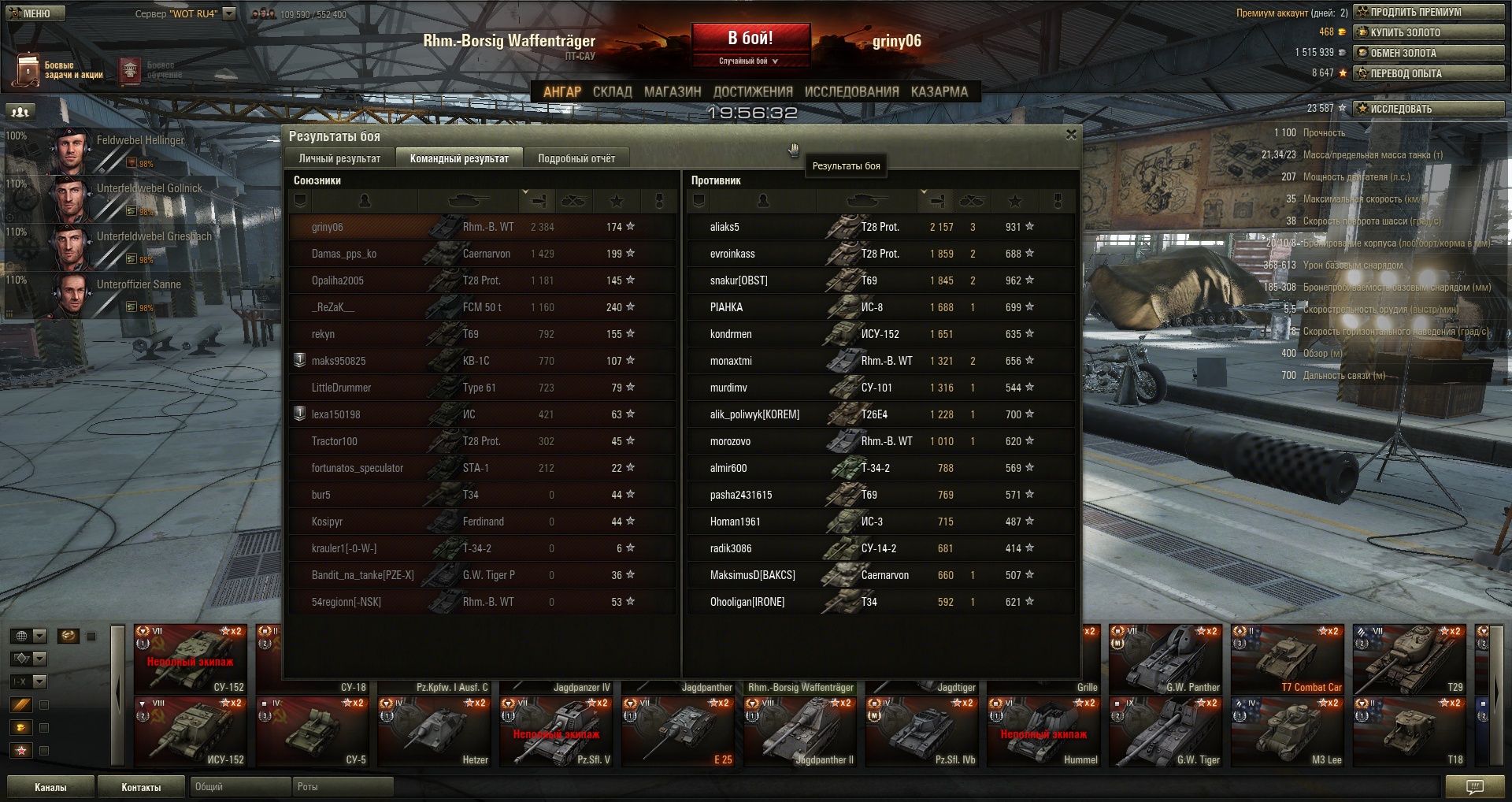Open the Контакты list
The image size is (1512, 802).
141,787
